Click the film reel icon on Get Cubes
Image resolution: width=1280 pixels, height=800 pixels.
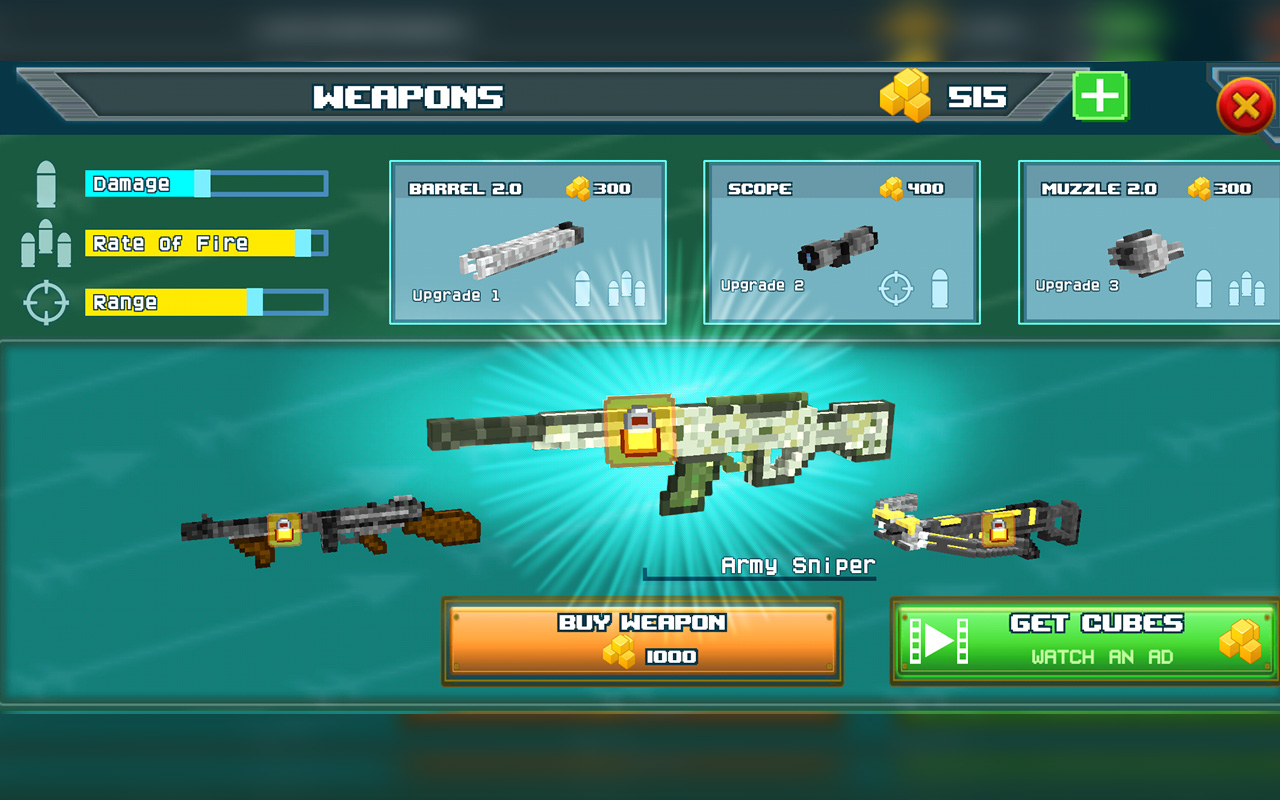(938, 640)
